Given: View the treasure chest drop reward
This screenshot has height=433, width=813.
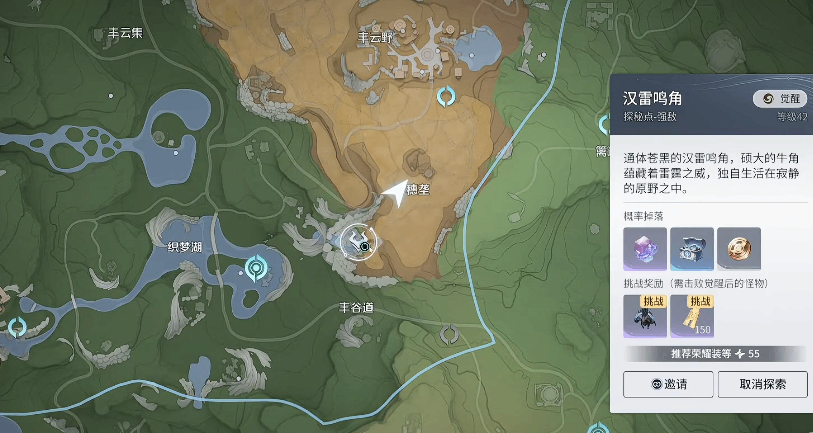Looking at the screenshot, I should tap(691, 249).
